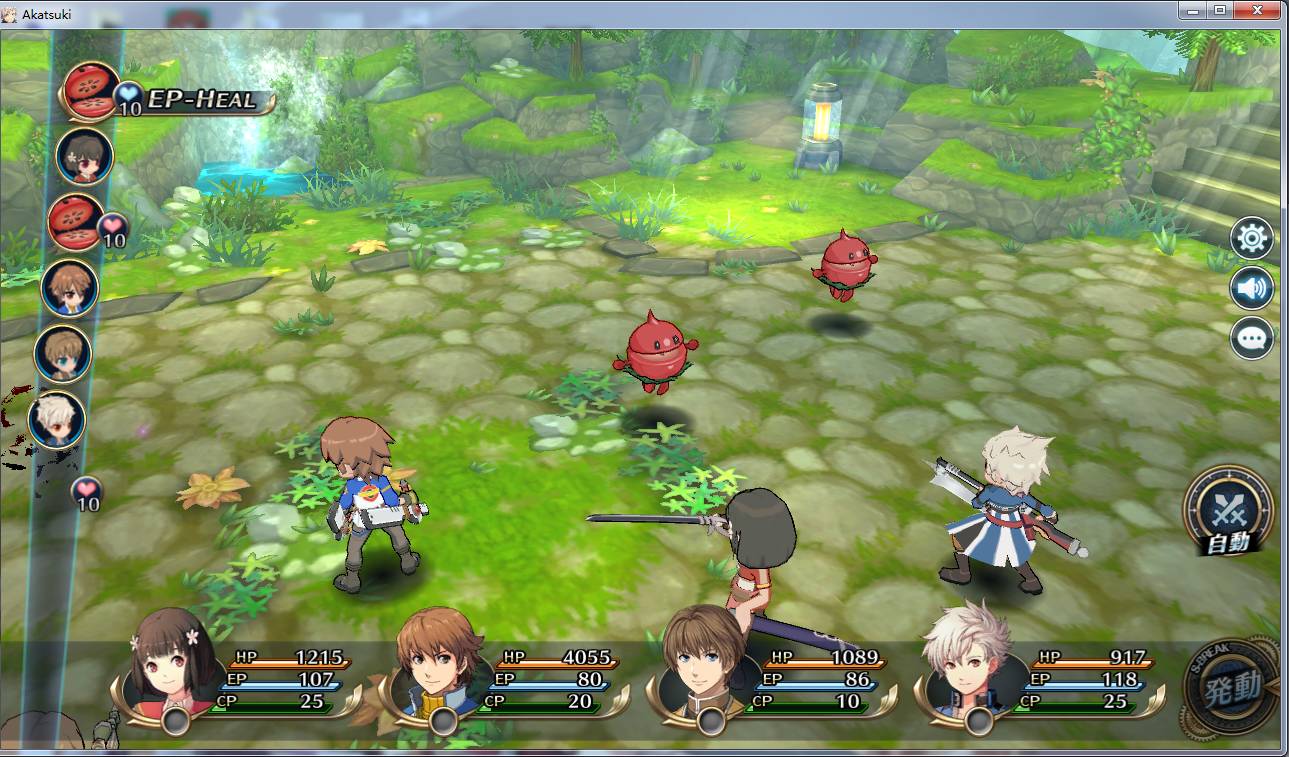Screen dimensions: 1289x757
Task: Open the gear settings button
Action: tap(1252, 239)
